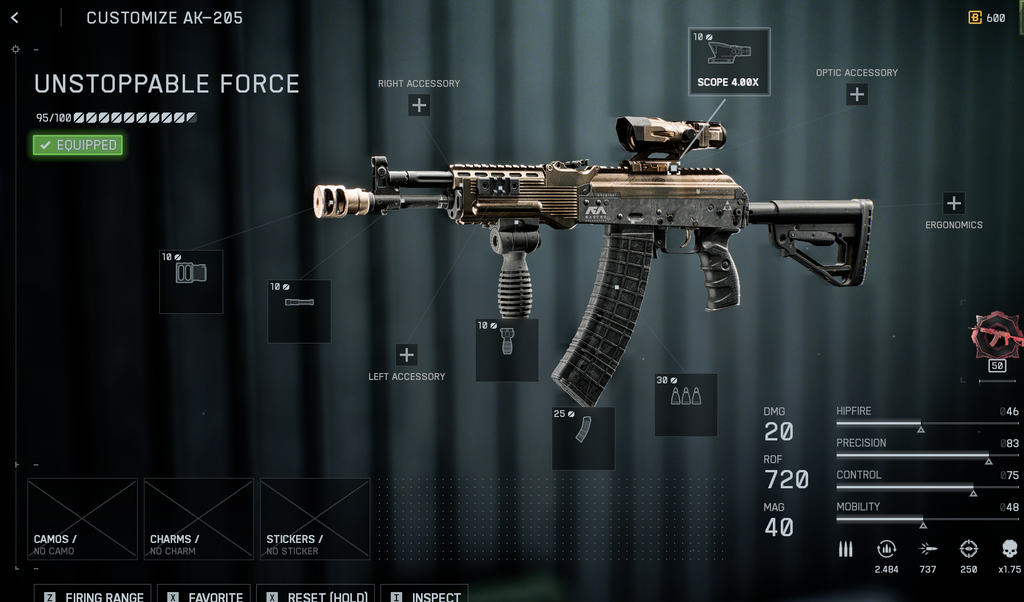Select the vertical foregrip attachment slot

pyautogui.click(x=507, y=350)
